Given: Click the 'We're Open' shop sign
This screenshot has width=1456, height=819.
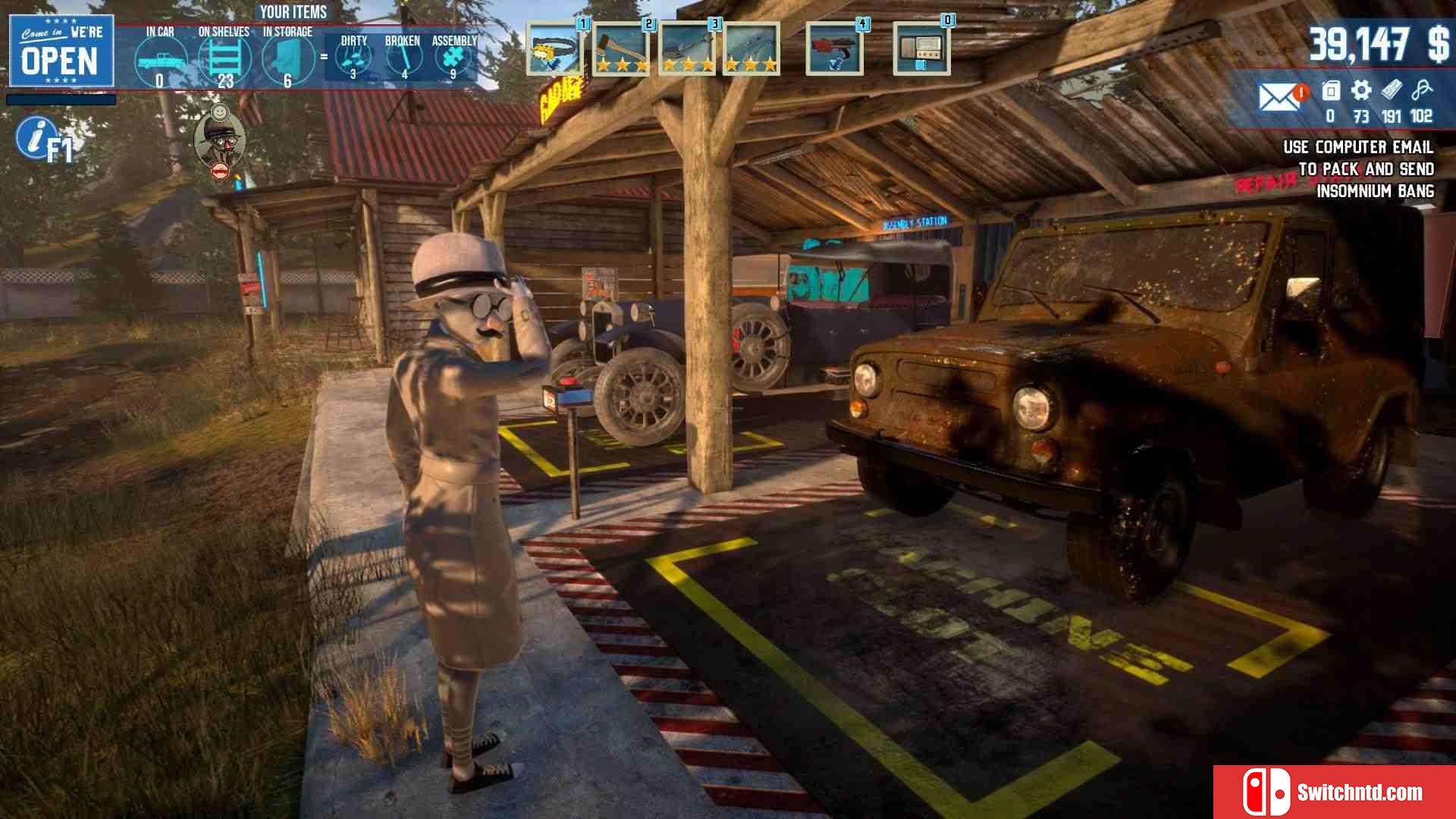Looking at the screenshot, I should [x=61, y=51].
